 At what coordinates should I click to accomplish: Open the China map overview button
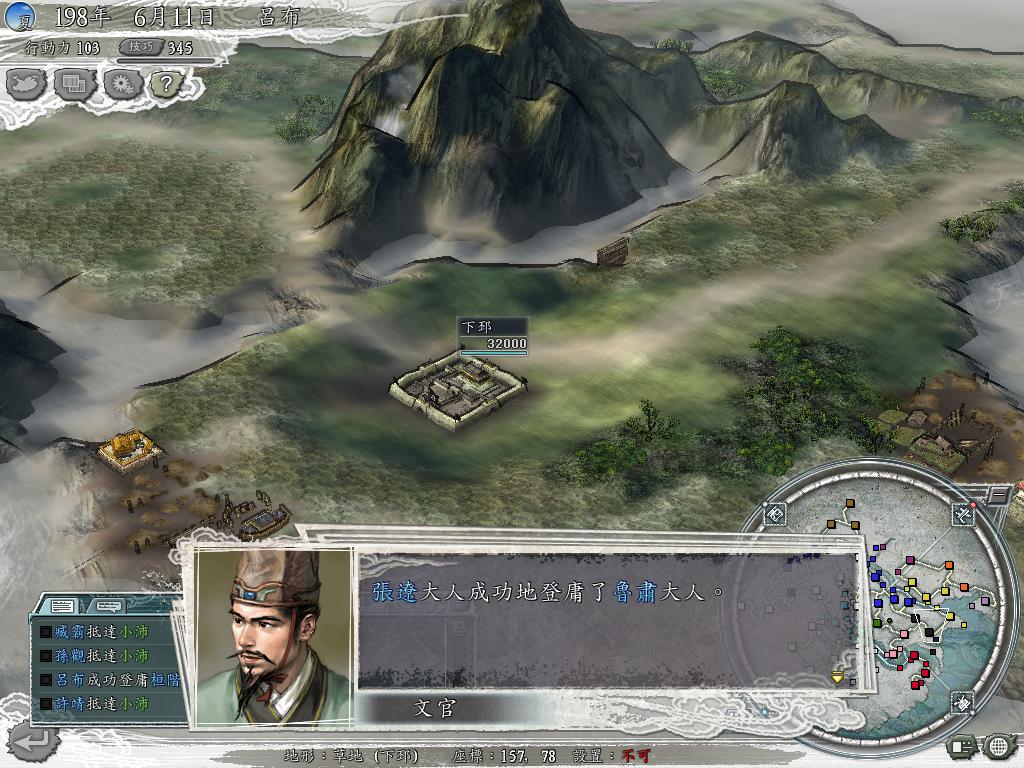point(27,83)
